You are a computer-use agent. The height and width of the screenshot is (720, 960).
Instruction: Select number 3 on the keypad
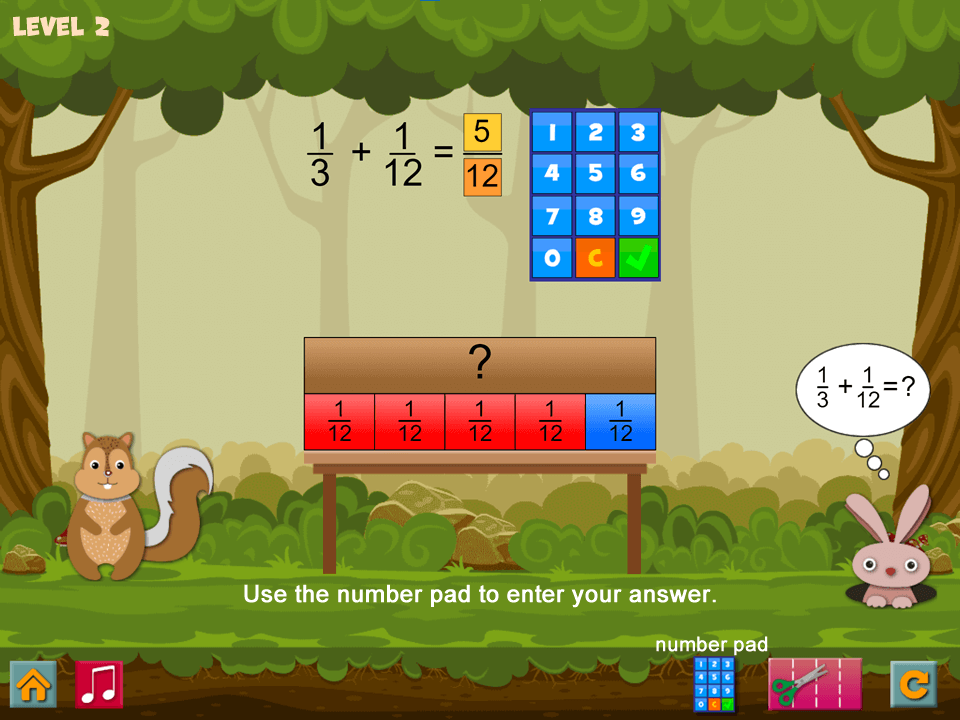point(638,132)
